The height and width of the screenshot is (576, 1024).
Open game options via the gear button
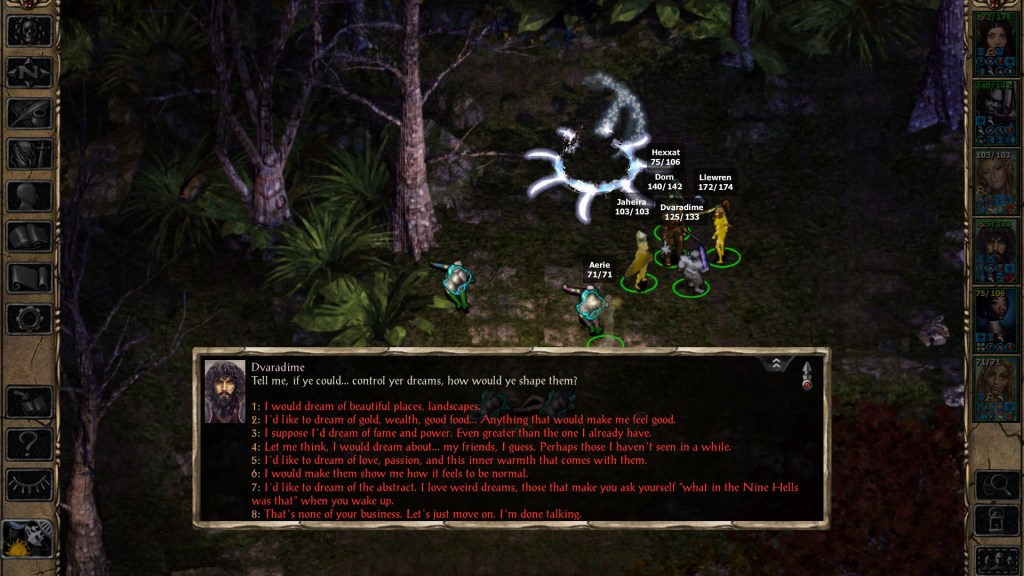click(29, 319)
